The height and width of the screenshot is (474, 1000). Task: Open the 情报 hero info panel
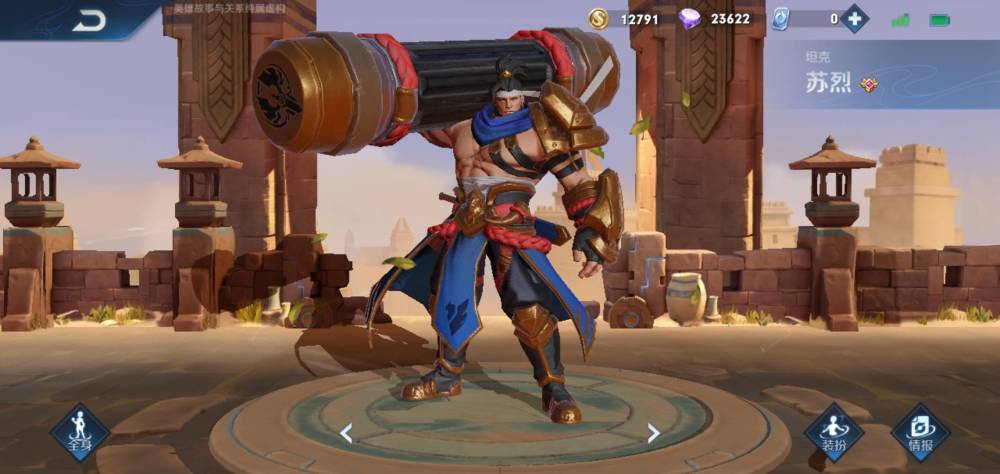pyautogui.click(x=920, y=432)
